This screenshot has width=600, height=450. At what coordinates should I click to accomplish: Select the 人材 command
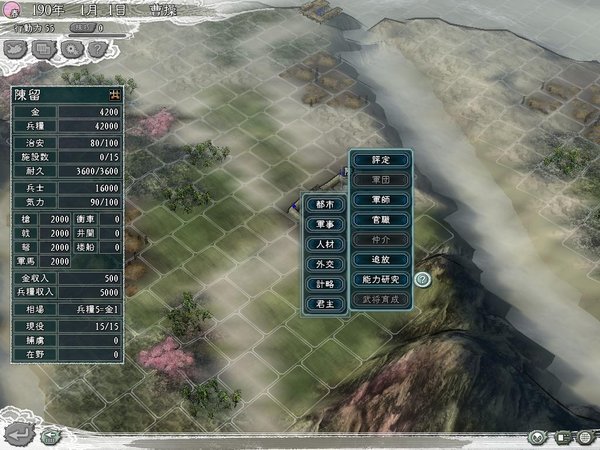[326, 246]
